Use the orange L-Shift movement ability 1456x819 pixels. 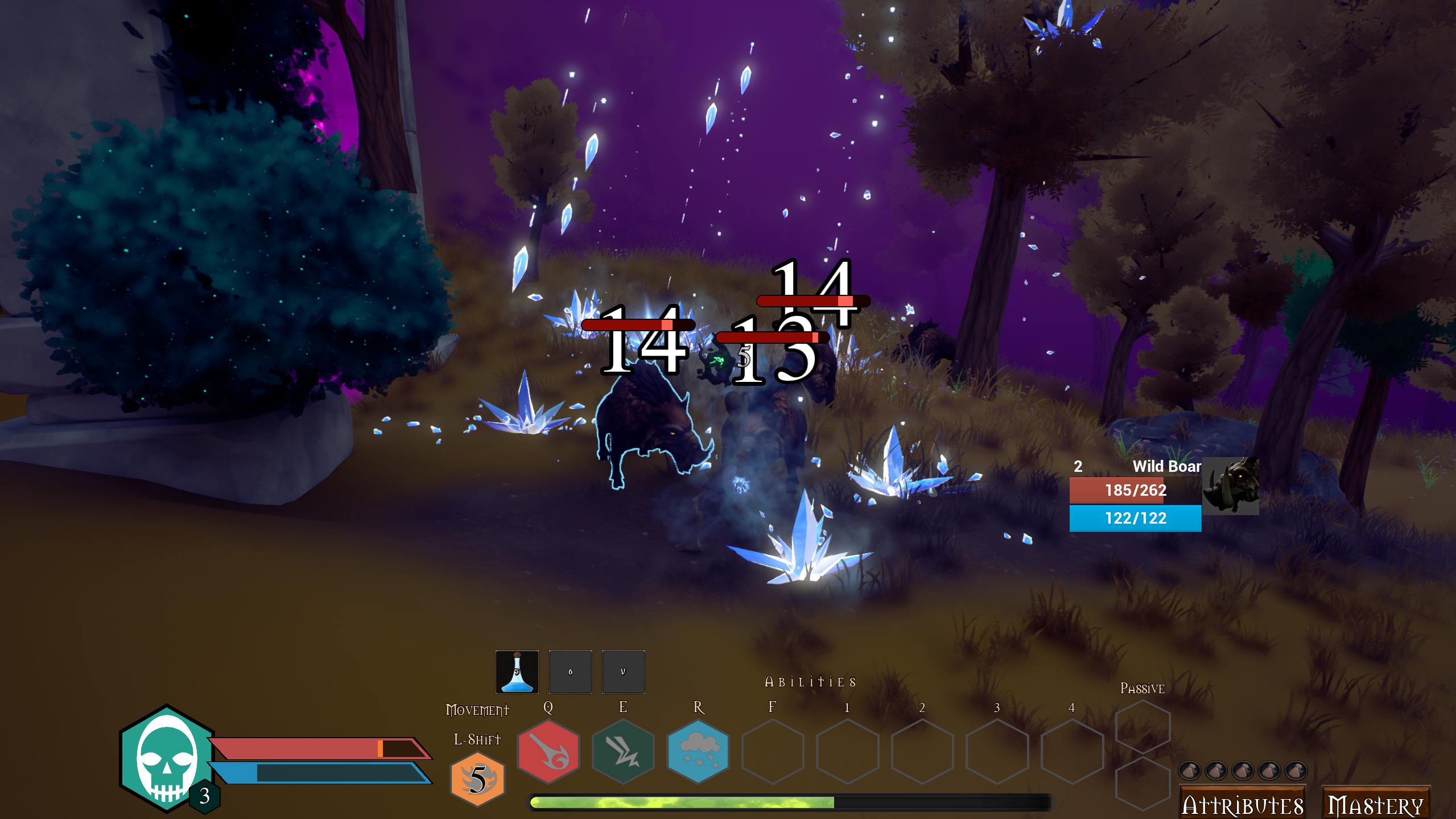tap(477, 779)
